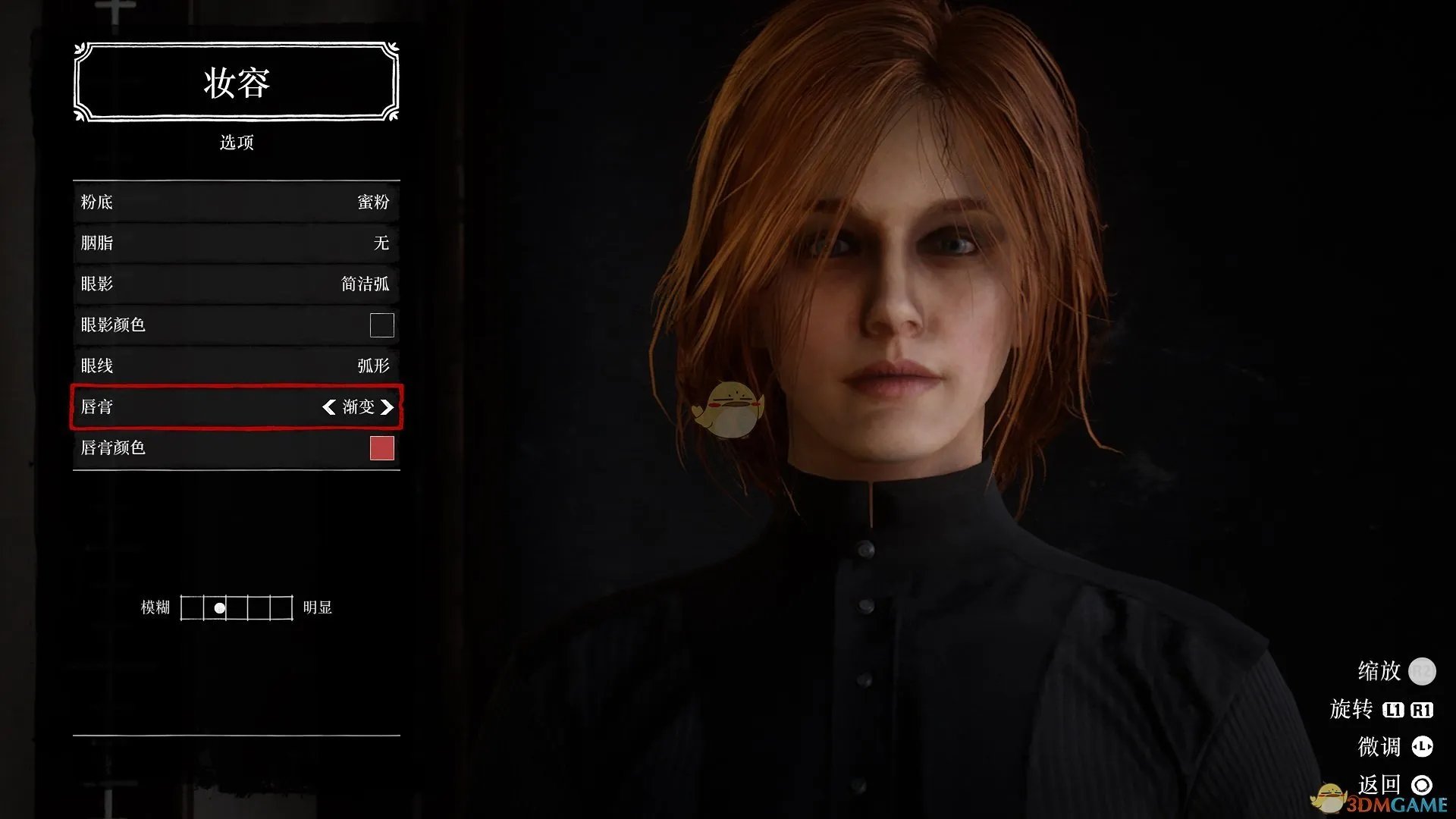The width and height of the screenshot is (1456, 819).
Task: Click the right arrow beside 渐变
Action: (388, 407)
